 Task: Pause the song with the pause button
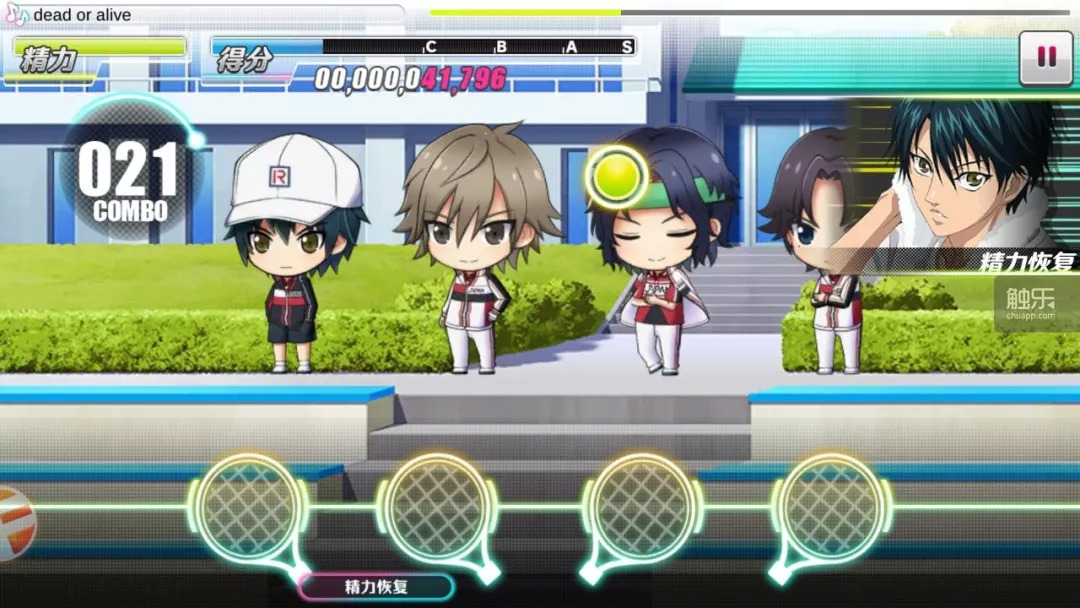pos(1046,58)
